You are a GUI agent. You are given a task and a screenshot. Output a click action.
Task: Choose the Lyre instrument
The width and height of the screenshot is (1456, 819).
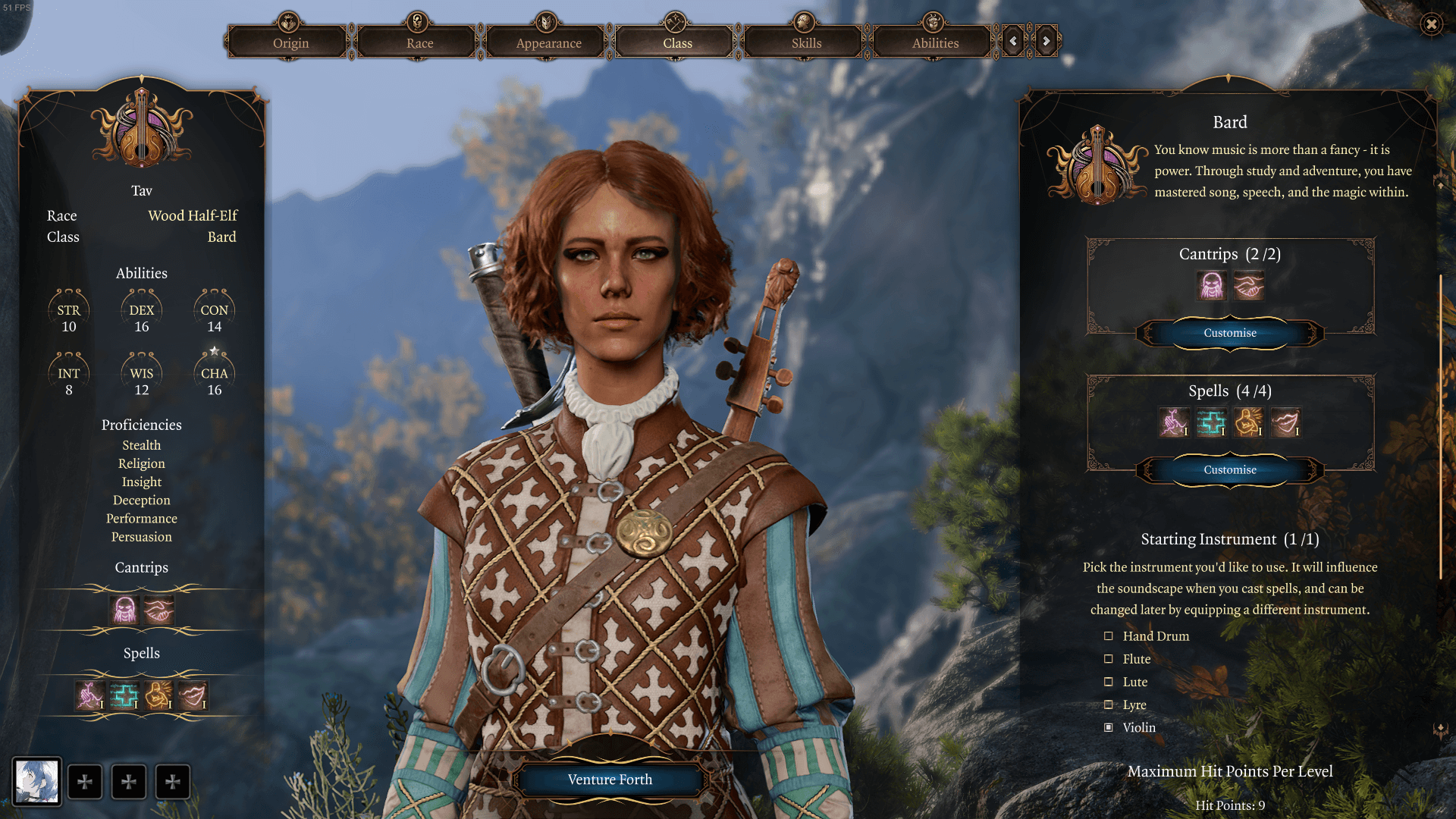coord(1109,704)
